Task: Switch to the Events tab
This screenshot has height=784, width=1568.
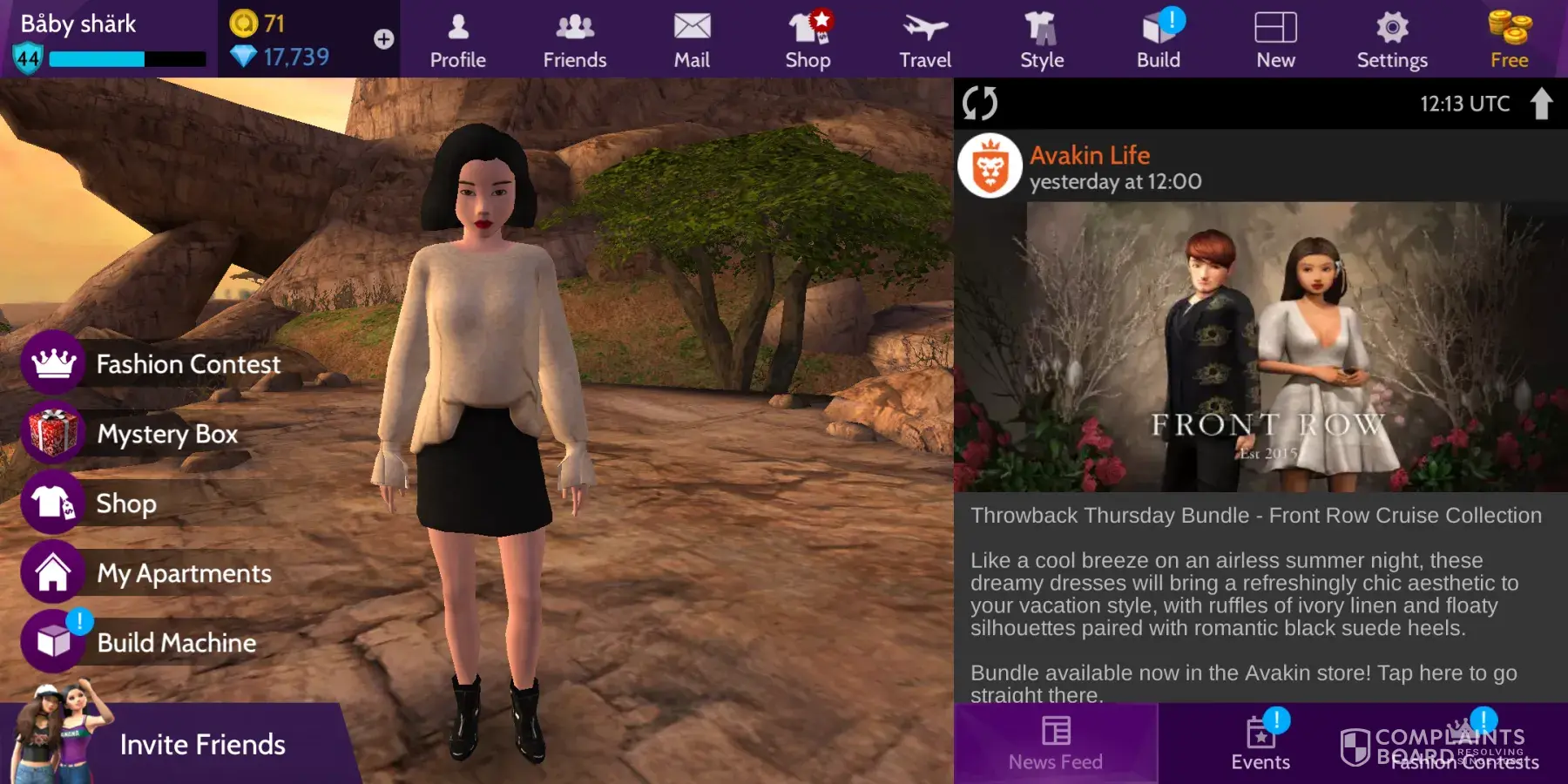Action: click(1260, 744)
